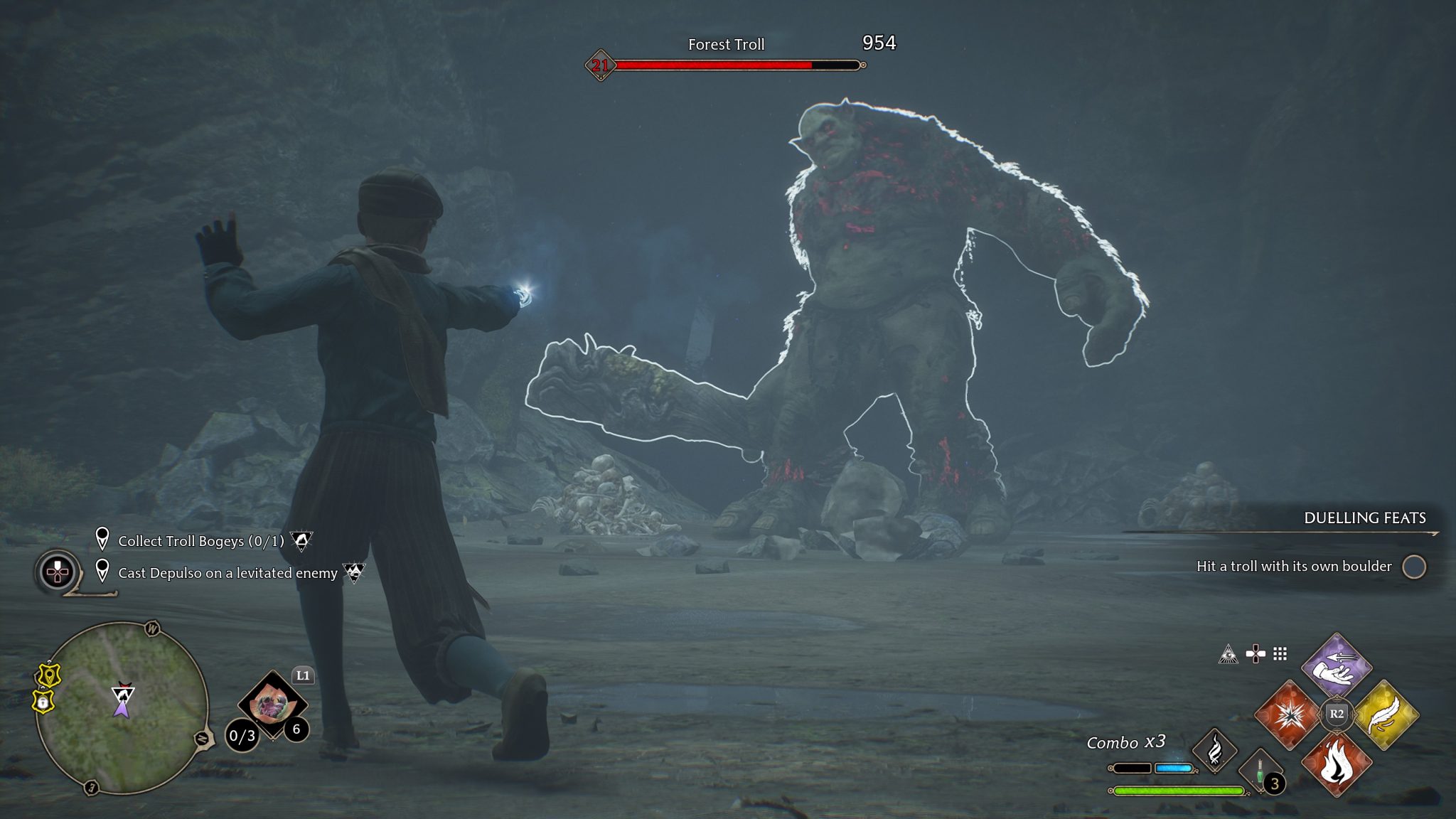The image size is (1456, 819).
Task: Select the Chinese Chomping Cabbage tool slot
Action: (x=272, y=704)
